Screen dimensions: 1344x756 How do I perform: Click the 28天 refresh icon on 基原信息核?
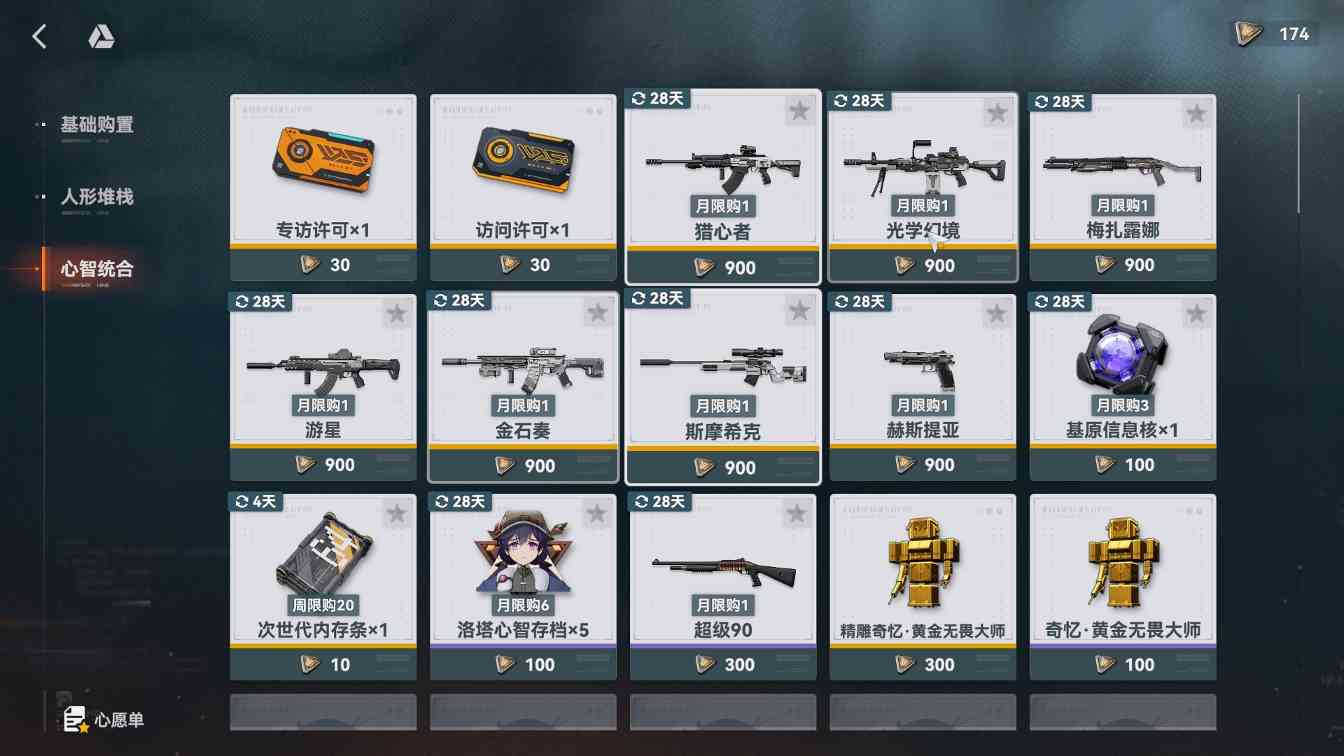click(1057, 301)
